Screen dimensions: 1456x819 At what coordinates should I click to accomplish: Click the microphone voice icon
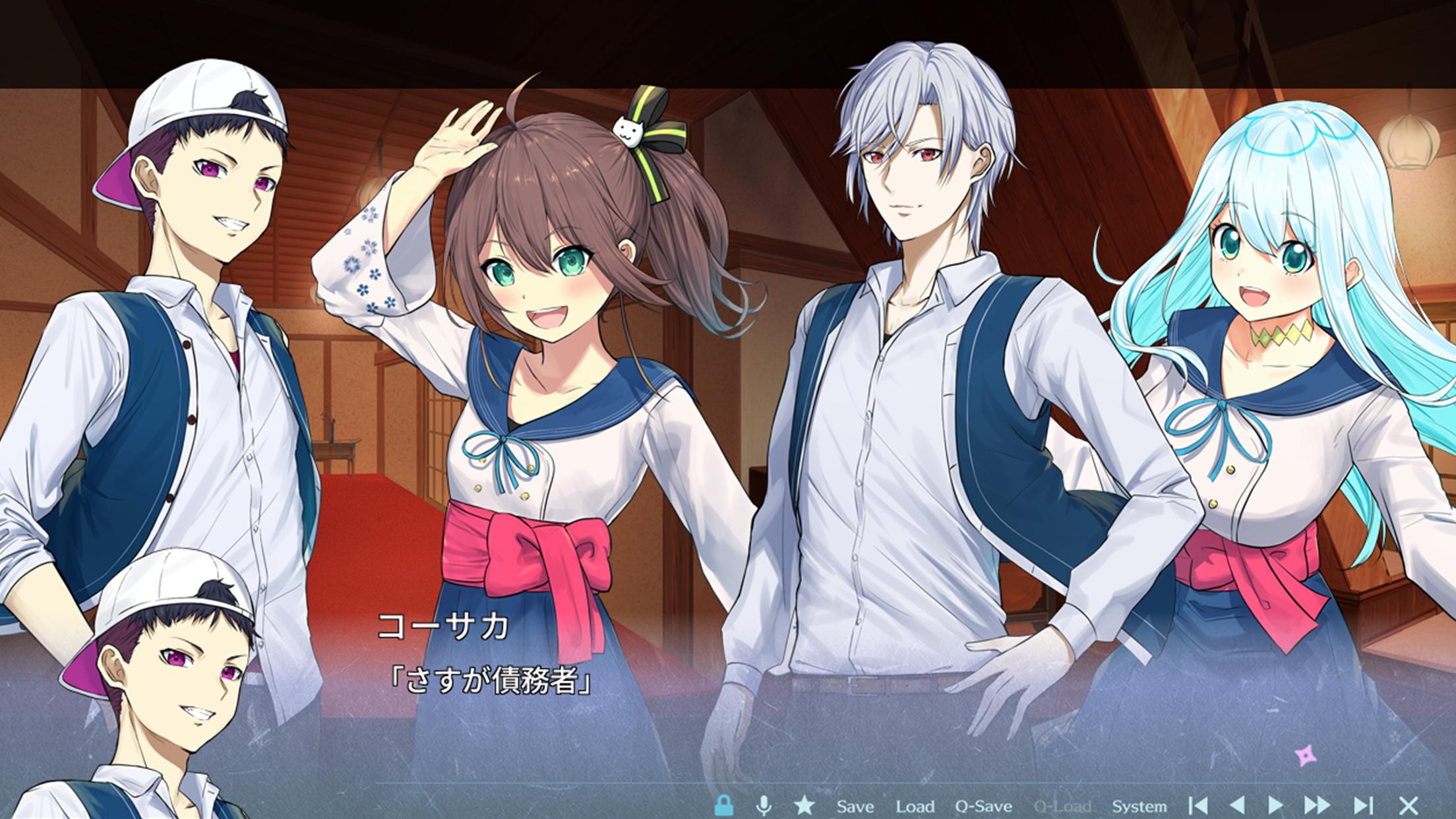(764, 805)
